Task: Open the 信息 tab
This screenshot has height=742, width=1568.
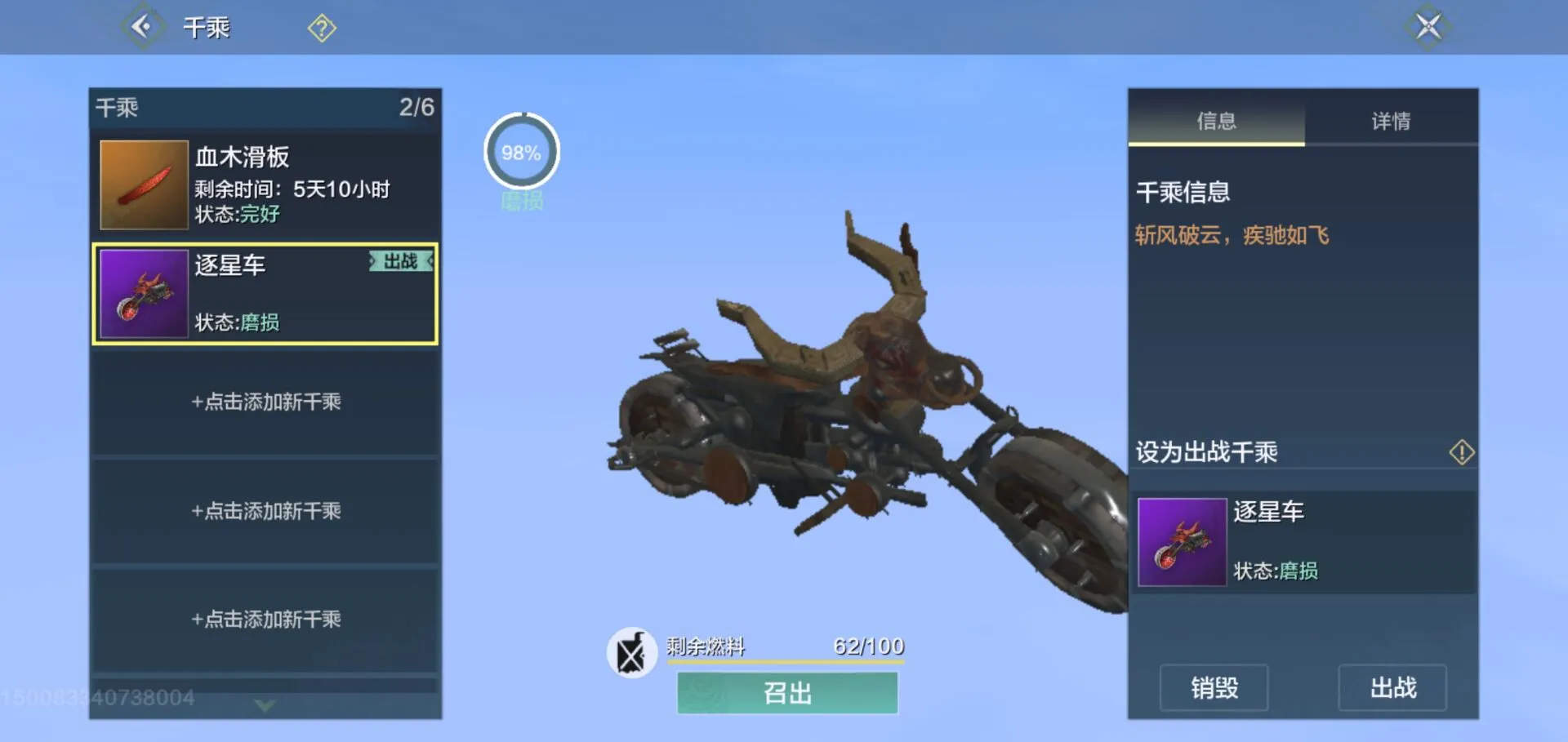Action: [1215, 120]
